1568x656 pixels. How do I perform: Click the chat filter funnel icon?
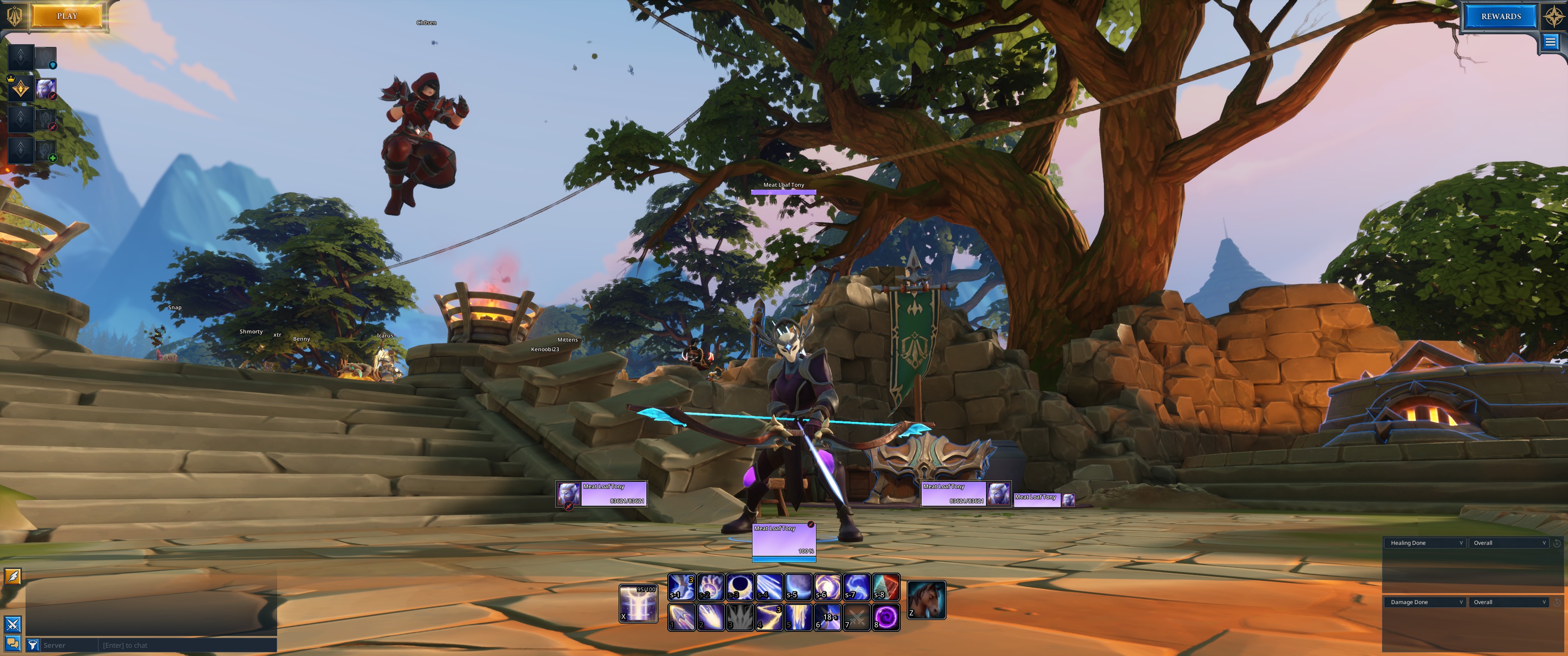click(33, 645)
